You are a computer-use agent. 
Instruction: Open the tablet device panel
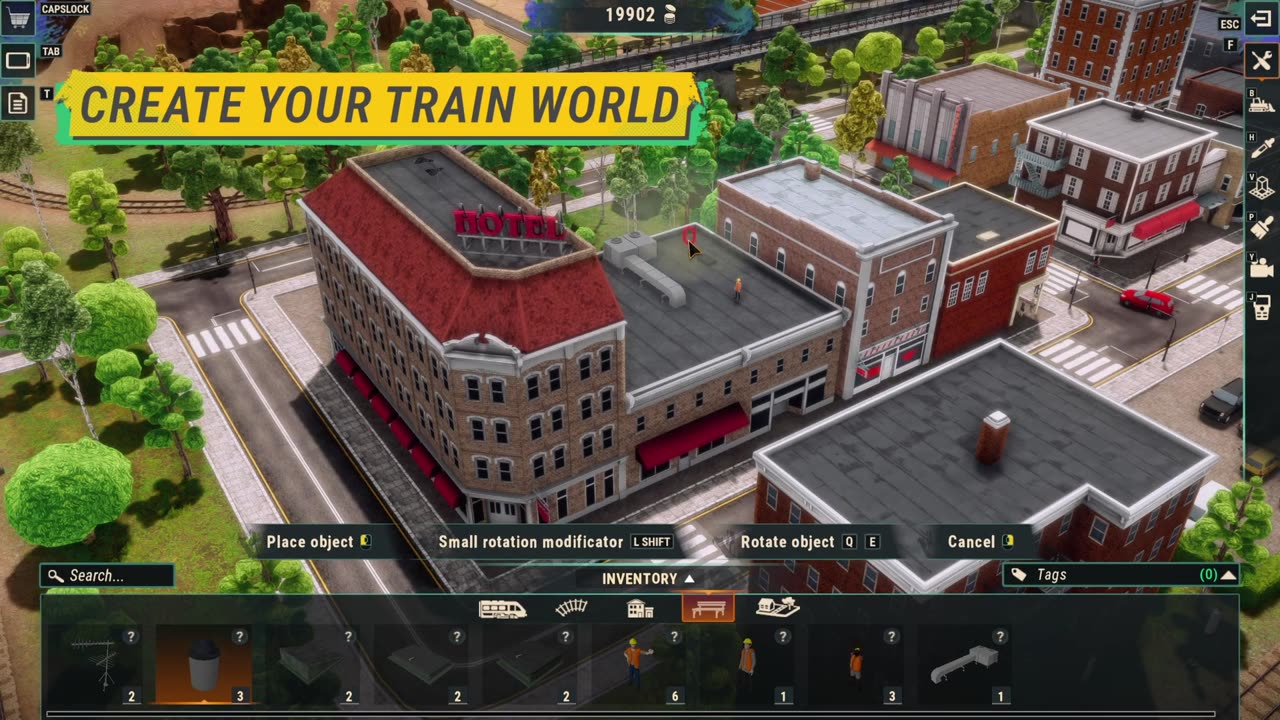[x=18, y=60]
